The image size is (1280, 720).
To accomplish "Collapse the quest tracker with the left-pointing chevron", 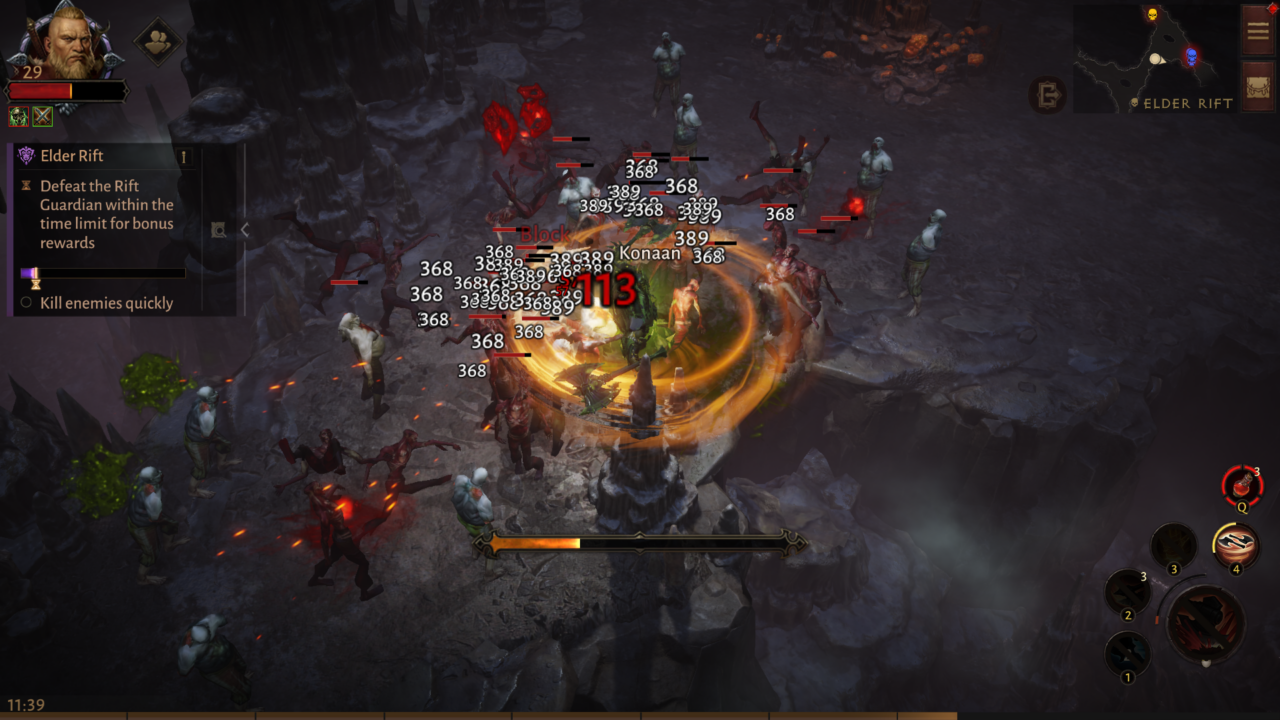I will (x=244, y=229).
